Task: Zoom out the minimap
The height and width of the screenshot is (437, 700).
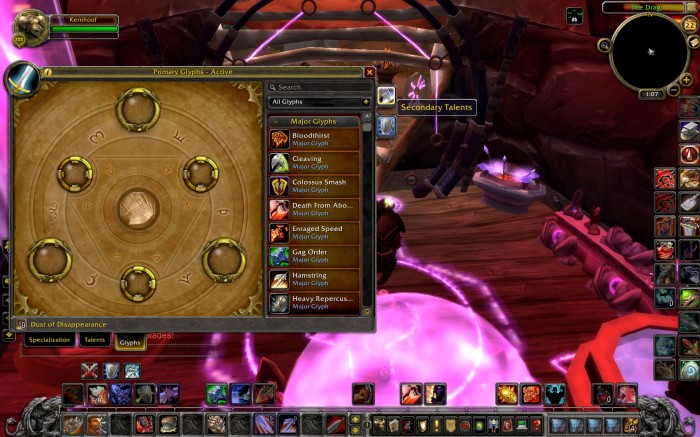Action: (674, 89)
